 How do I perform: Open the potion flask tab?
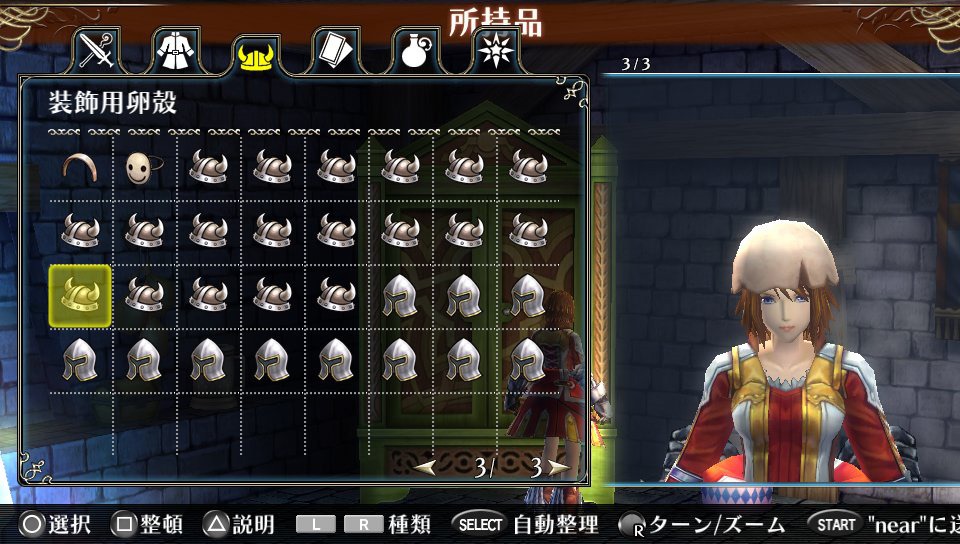pos(414,51)
